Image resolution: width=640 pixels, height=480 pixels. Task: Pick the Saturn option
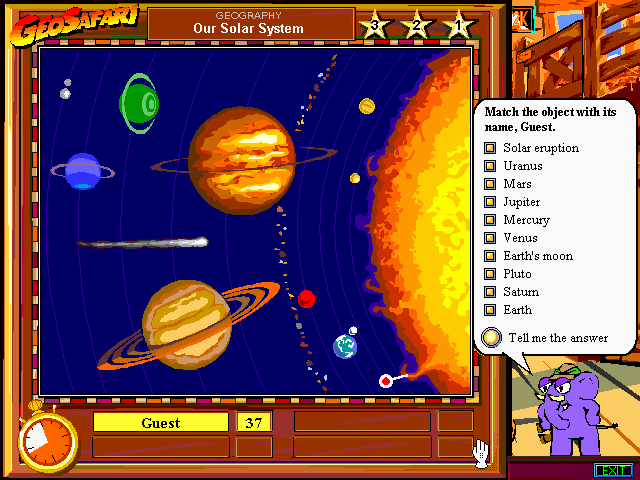point(490,292)
